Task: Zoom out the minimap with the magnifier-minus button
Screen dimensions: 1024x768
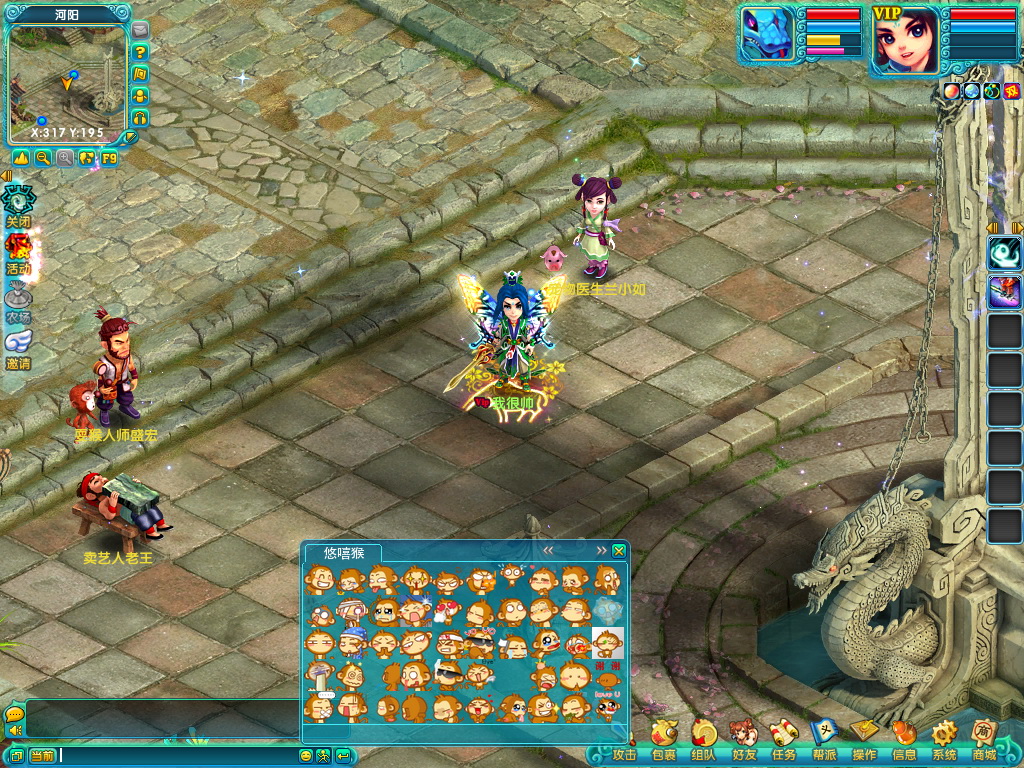Action: [x=43, y=158]
